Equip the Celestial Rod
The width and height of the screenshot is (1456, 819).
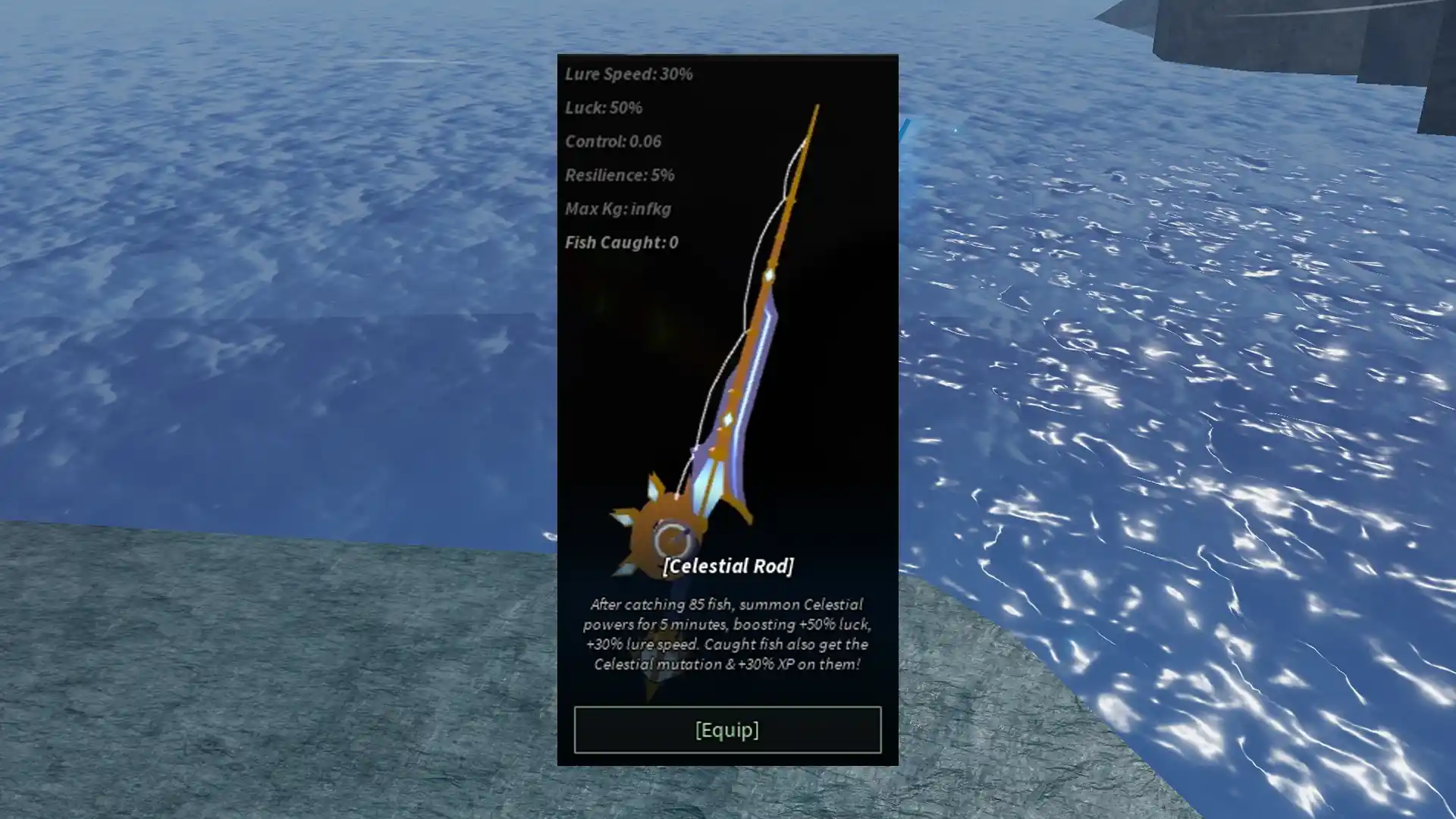click(x=727, y=730)
